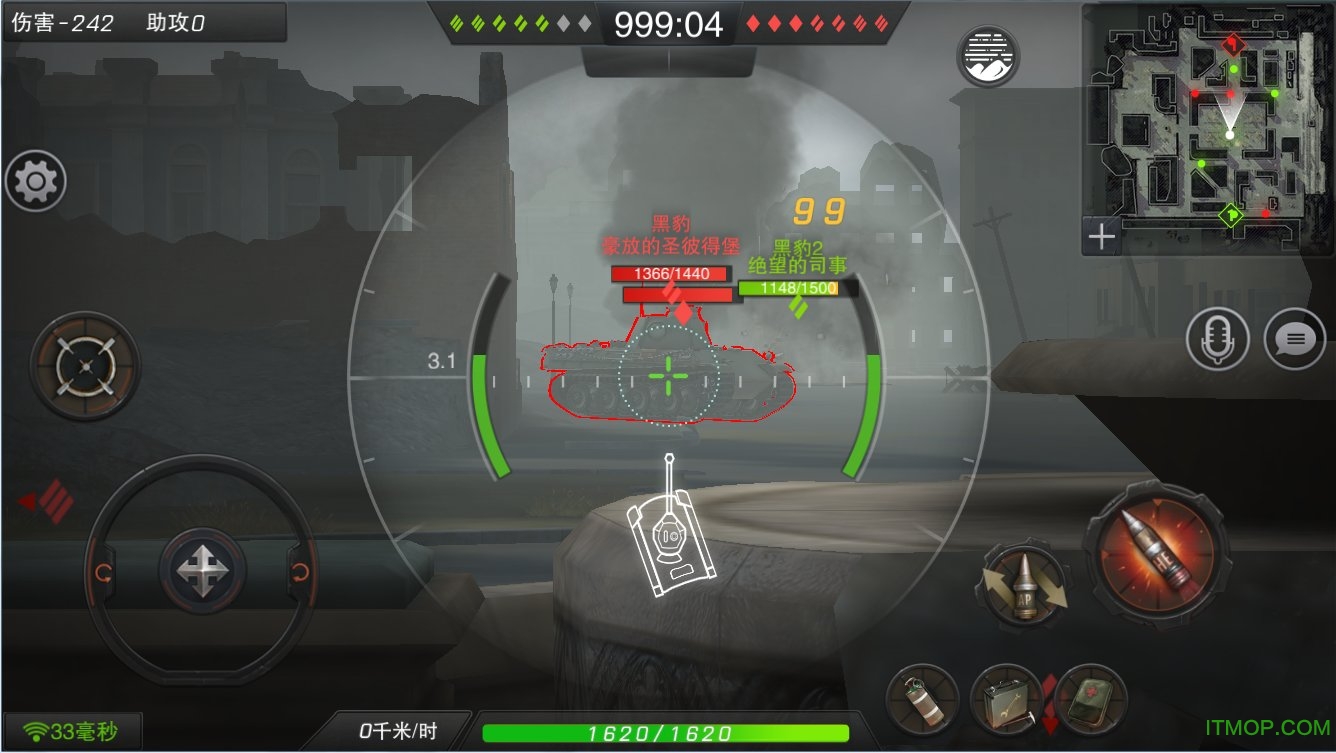
Task: Toggle the sniper scope crosshair button
Action: (85, 366)
